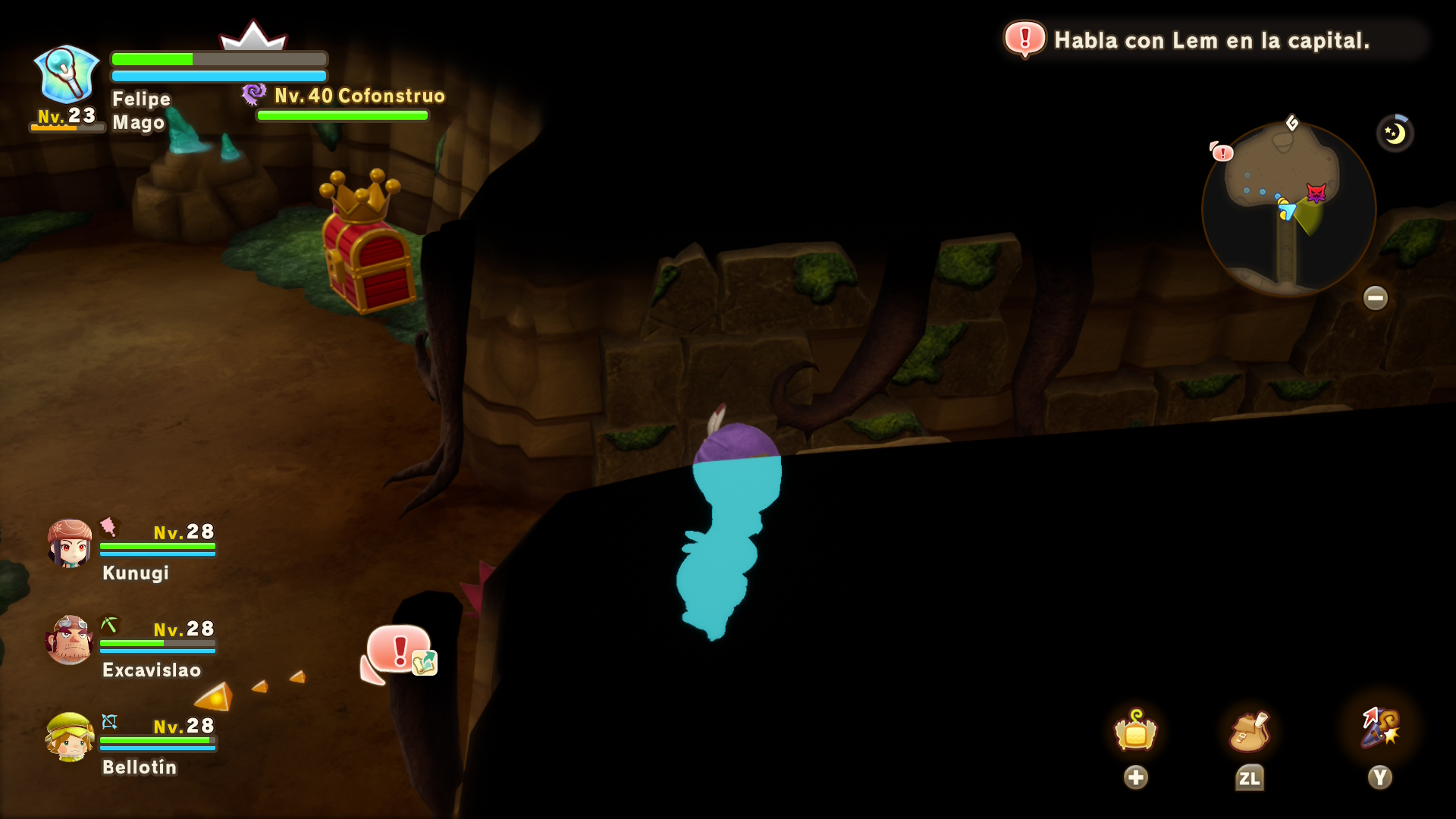Open the red exclamation map notification bubble
The width and height of the screenshot is (1456, 819).
399,651
